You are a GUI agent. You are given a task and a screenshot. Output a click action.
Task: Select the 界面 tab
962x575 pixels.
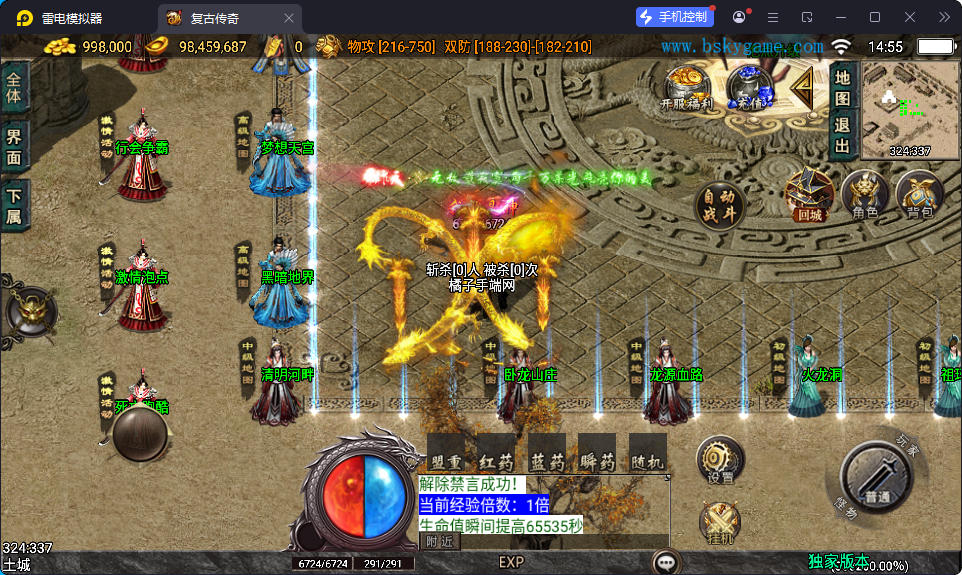point(14,147)
